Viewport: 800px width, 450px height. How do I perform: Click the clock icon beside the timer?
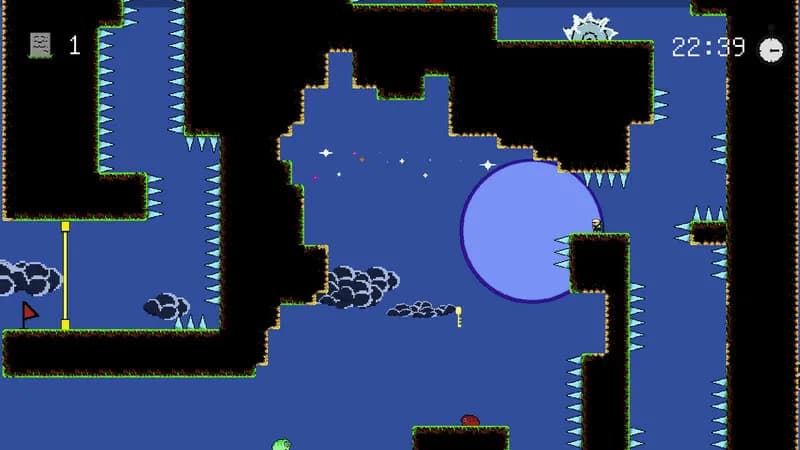click(x=771, y=49)
